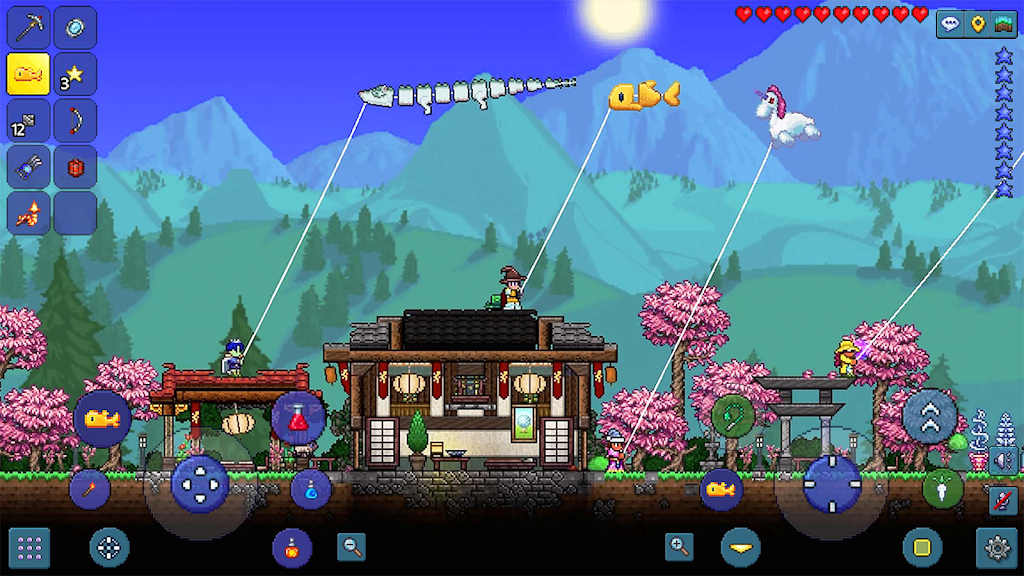This screenshot has height=576, width=1024.
Task: Tap the yellow square button
Action: tap(922, 547)
